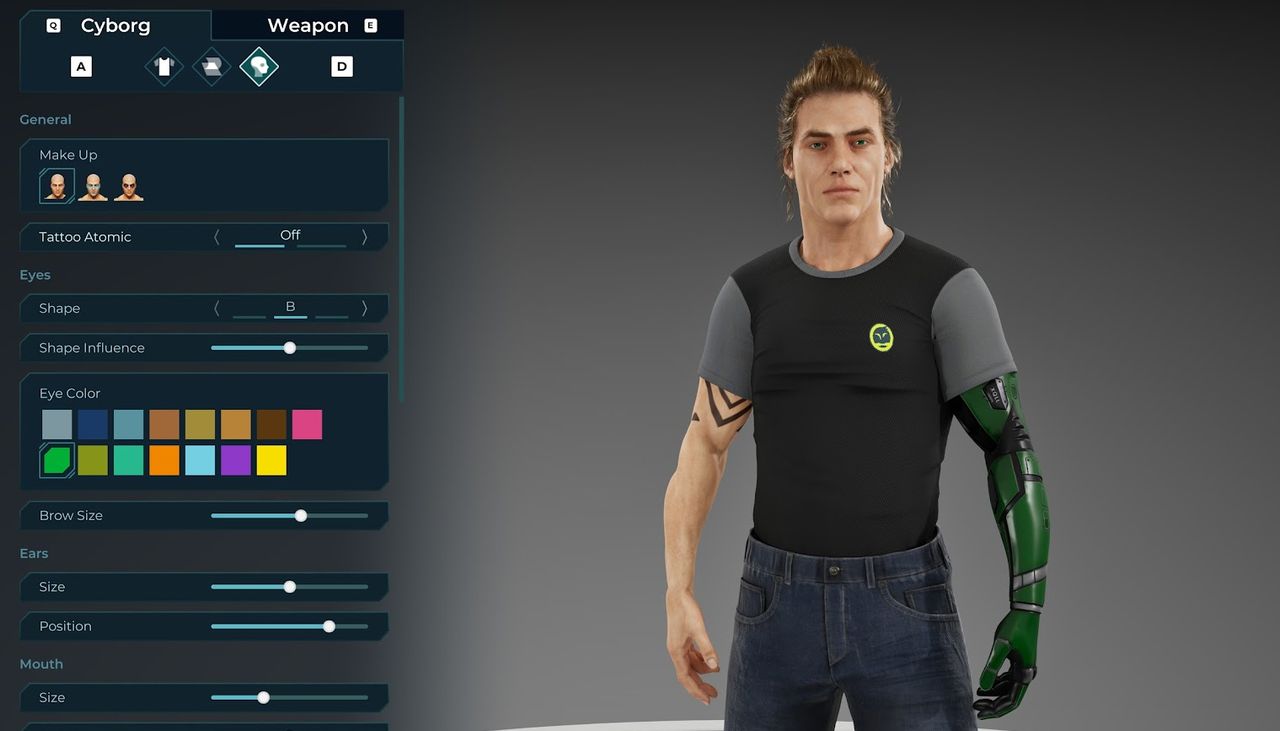
Task: Choose the dark-eyed make up face
Action: 128,186
